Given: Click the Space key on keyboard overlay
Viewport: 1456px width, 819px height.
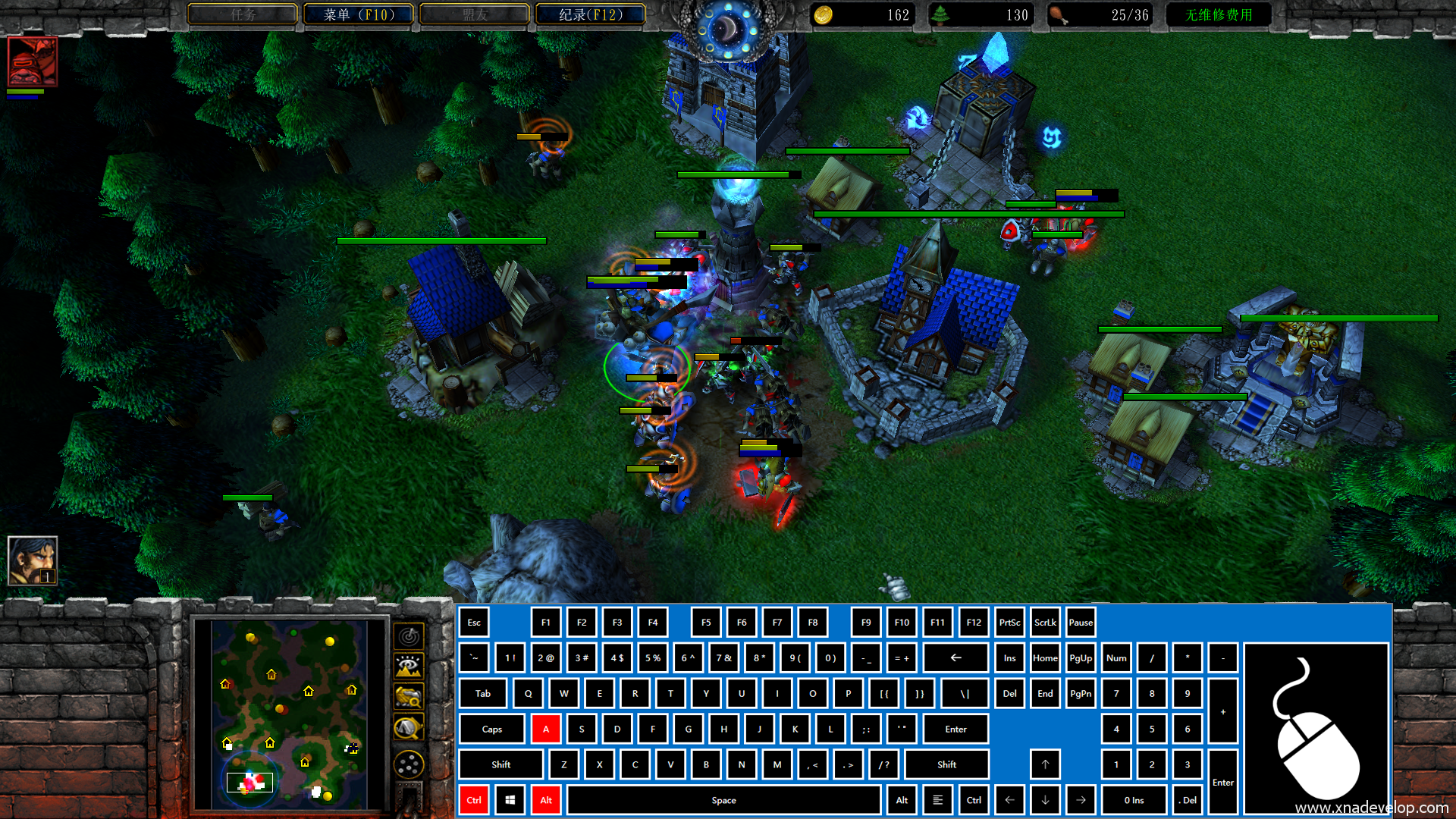Looking at the screenshot, I should pos(723,800).
